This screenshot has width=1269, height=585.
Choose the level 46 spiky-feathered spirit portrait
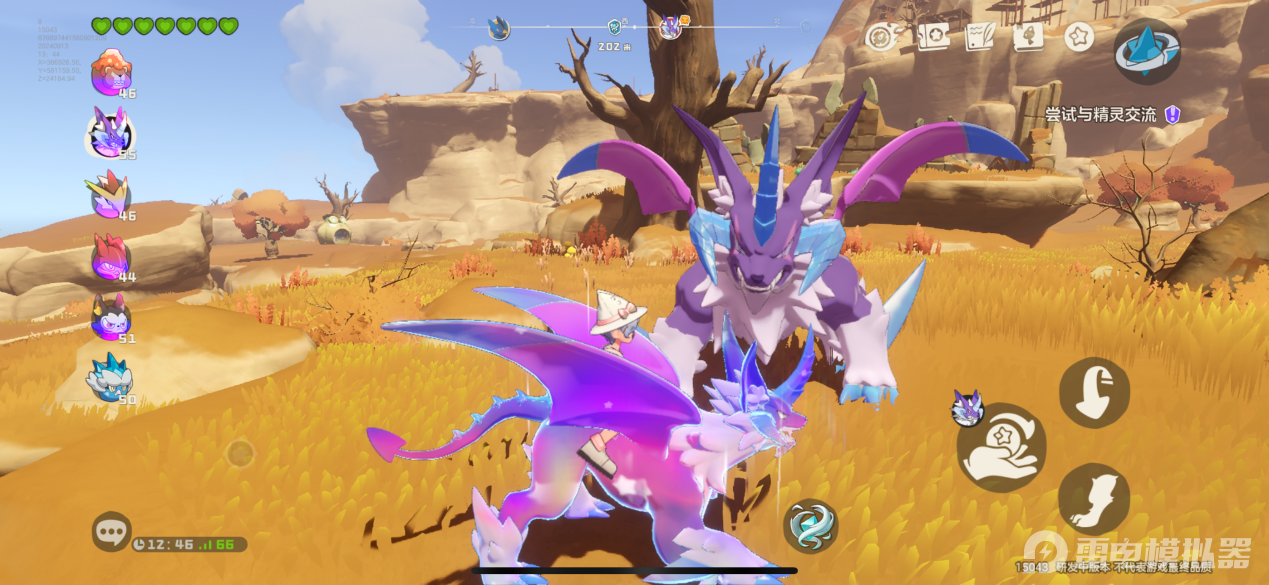[109, 194]
